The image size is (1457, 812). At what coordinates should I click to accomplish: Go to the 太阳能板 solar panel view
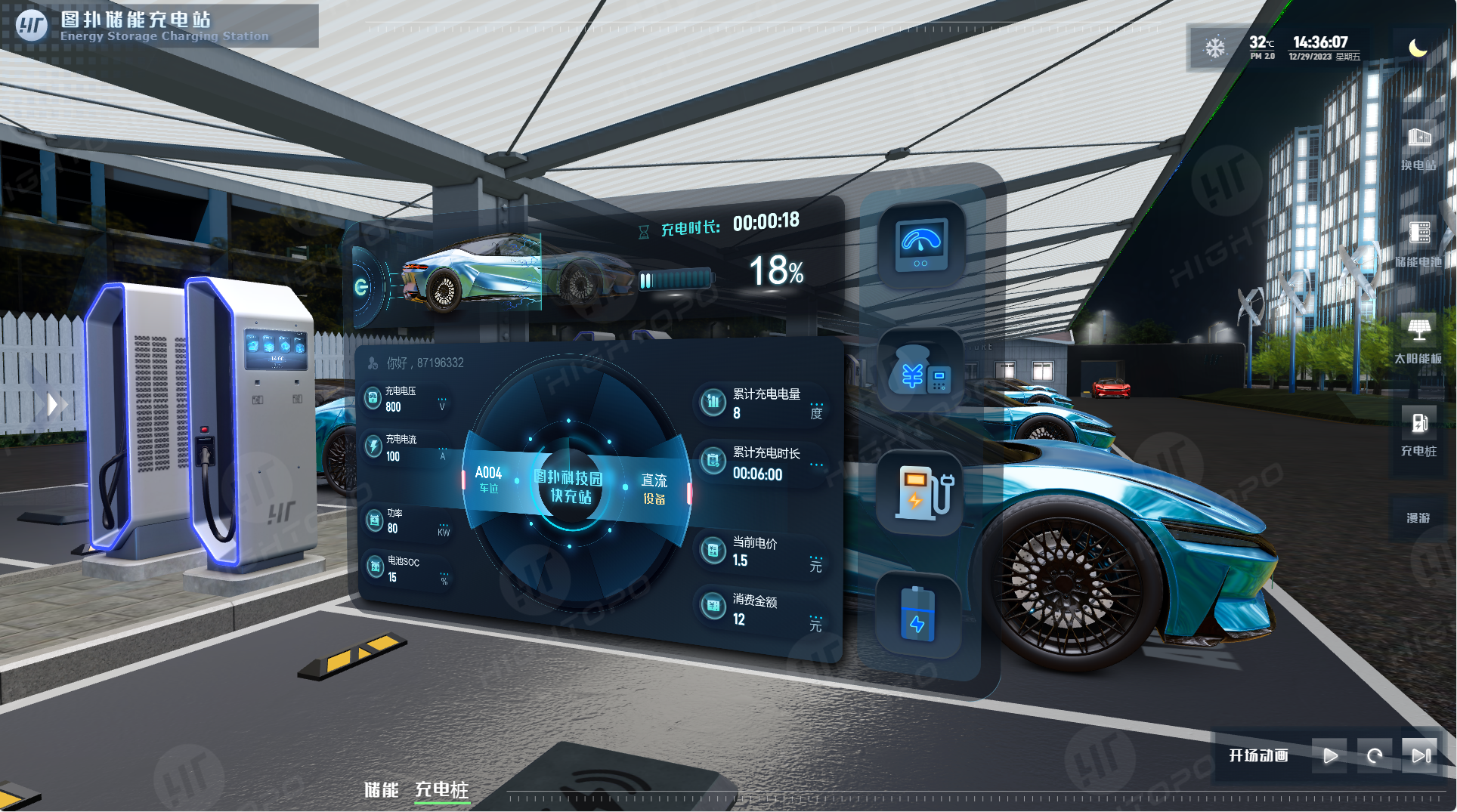[x=1418, y=340]
